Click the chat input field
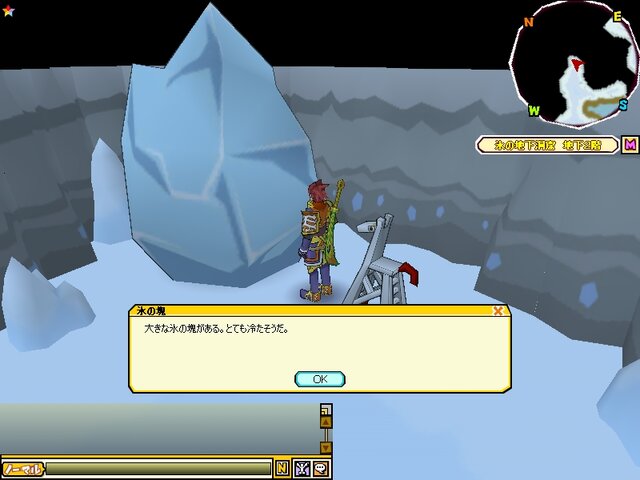Viewport: 640px width, 480px height. (x=158, y=468)
